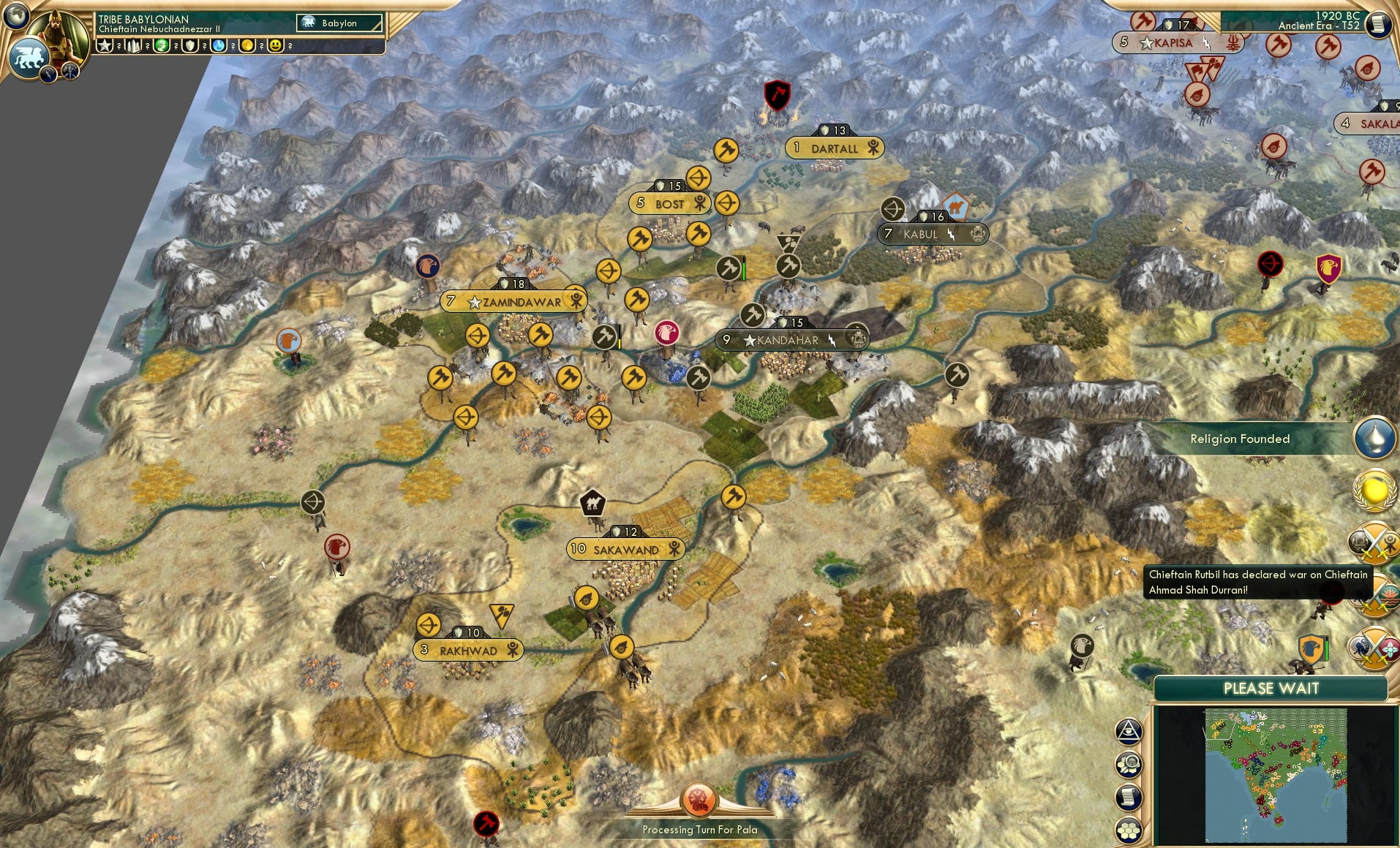
Task: Toggle map overlay options with the magnifier icon
Action: tap(1129, 763)
